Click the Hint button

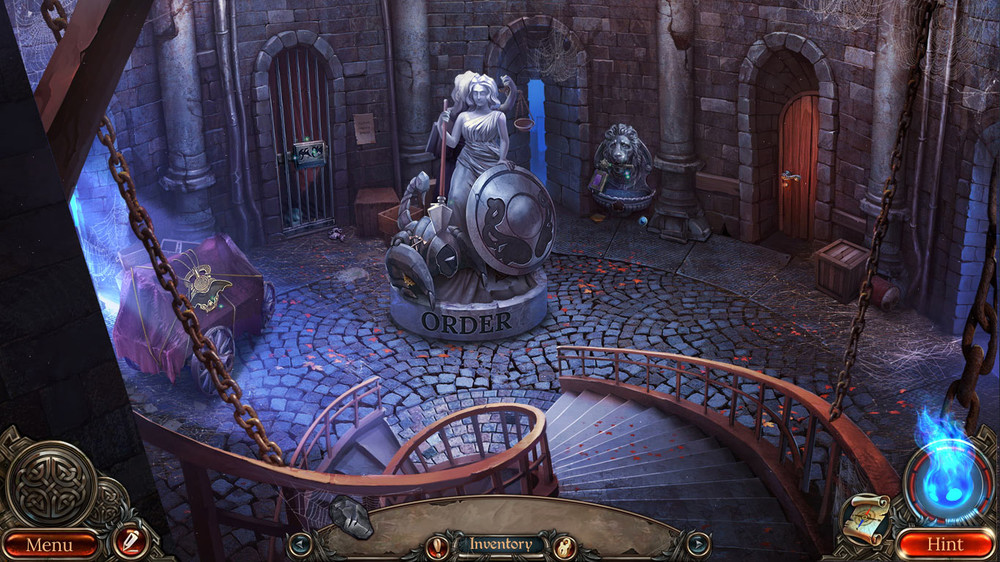coord(944,544)
